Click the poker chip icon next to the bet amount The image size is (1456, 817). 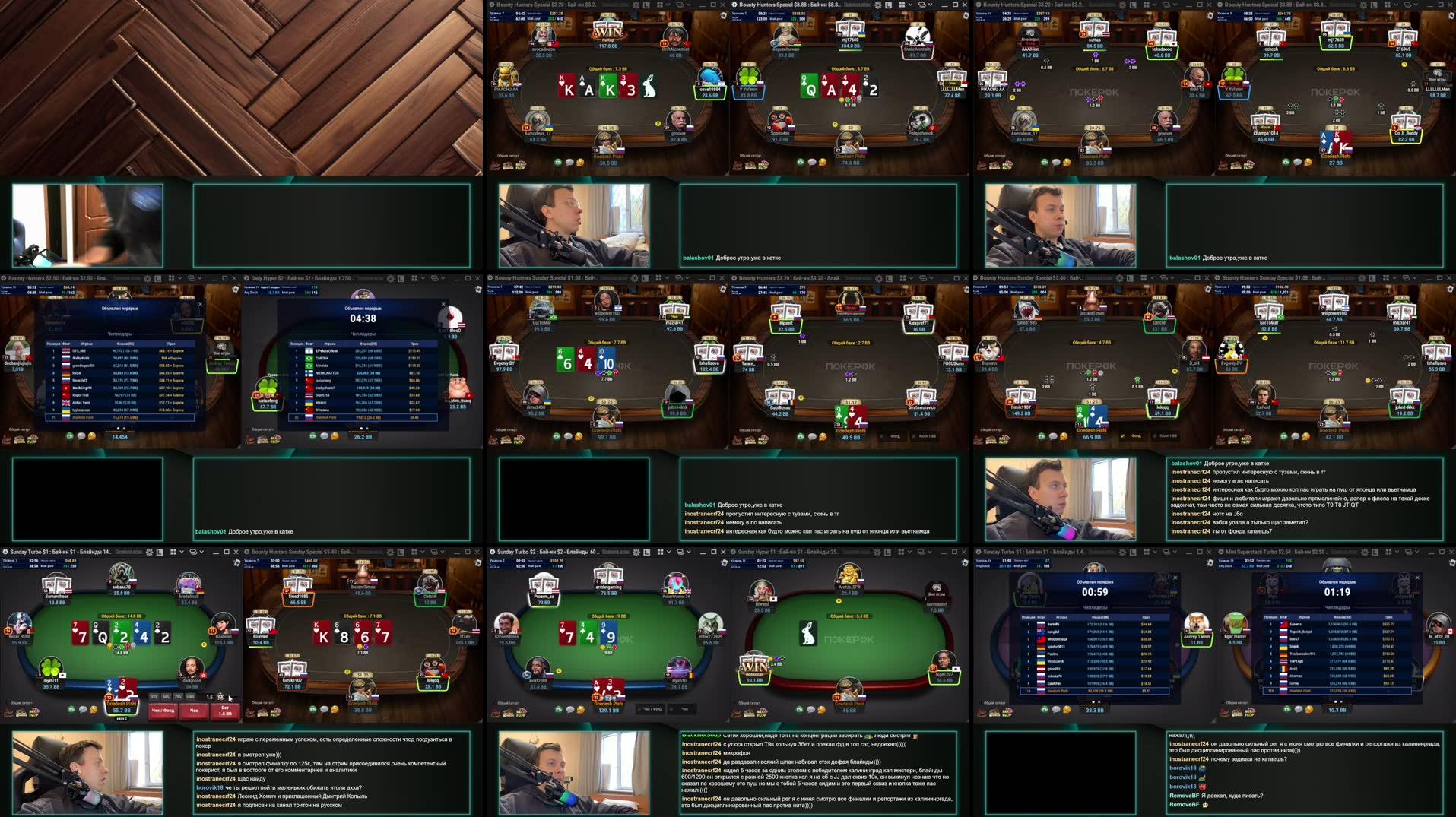220,697
